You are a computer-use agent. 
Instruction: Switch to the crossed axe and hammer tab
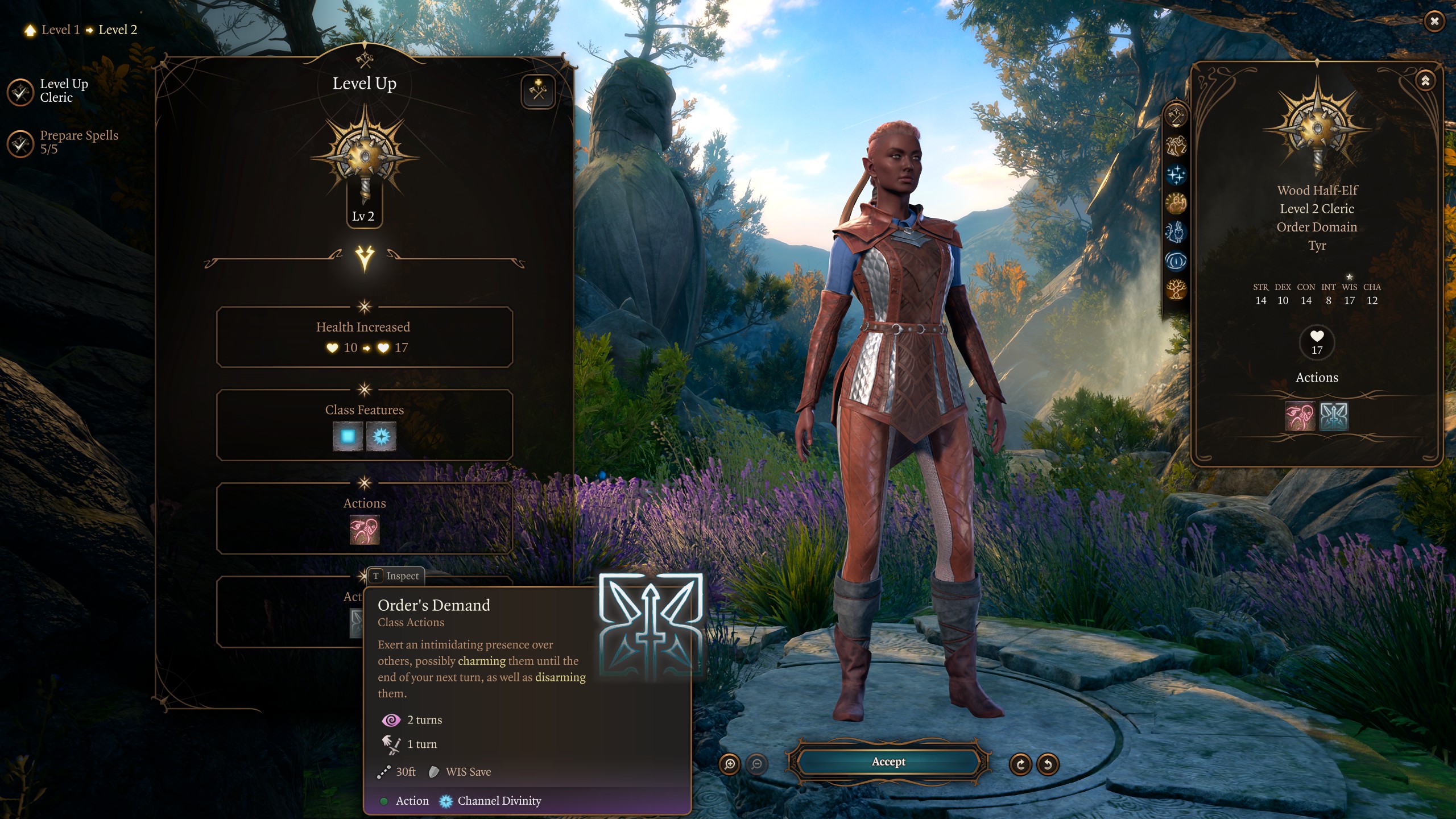[1176, 117]
